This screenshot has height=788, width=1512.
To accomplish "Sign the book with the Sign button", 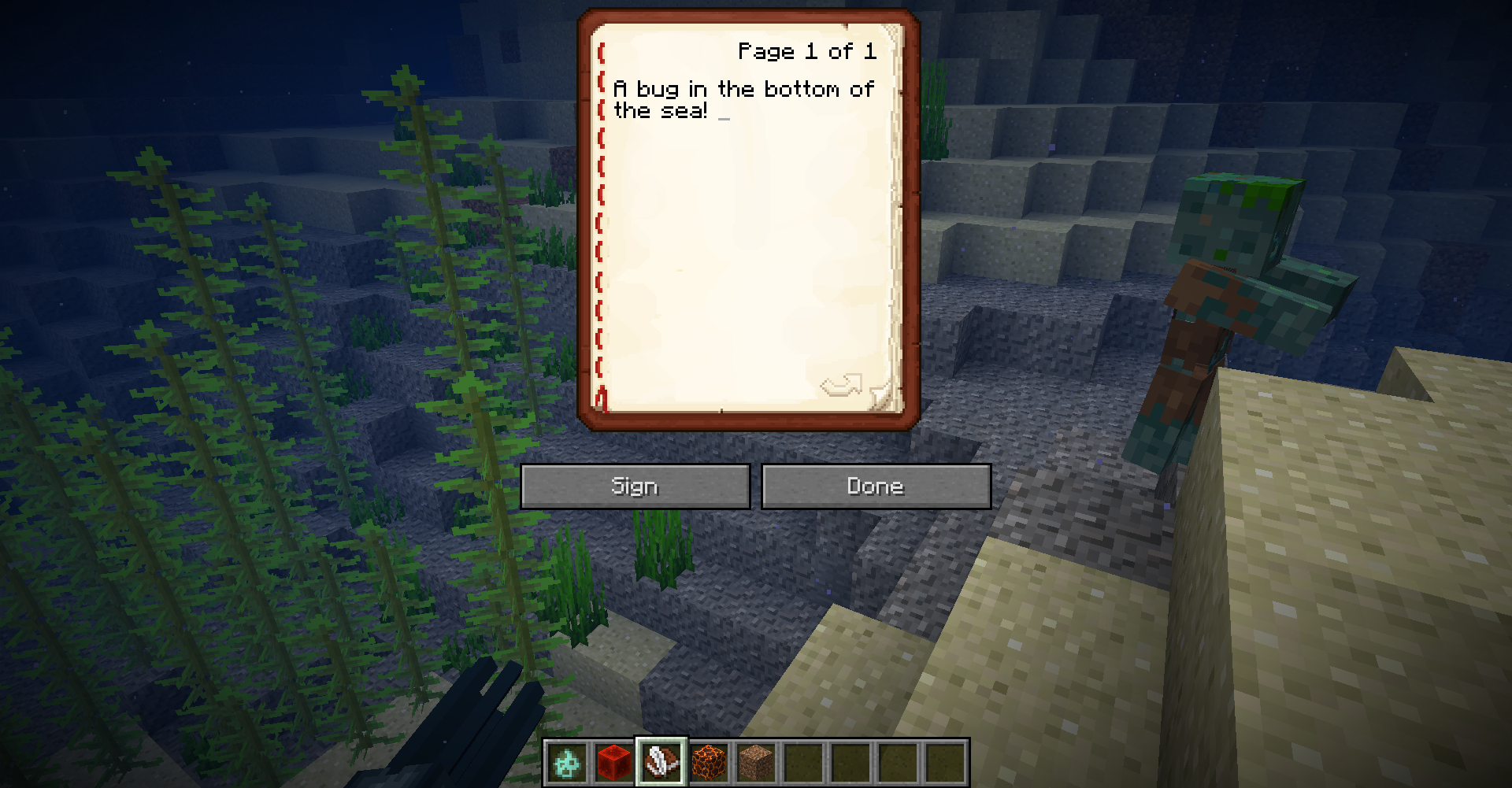I will point(635,486).
